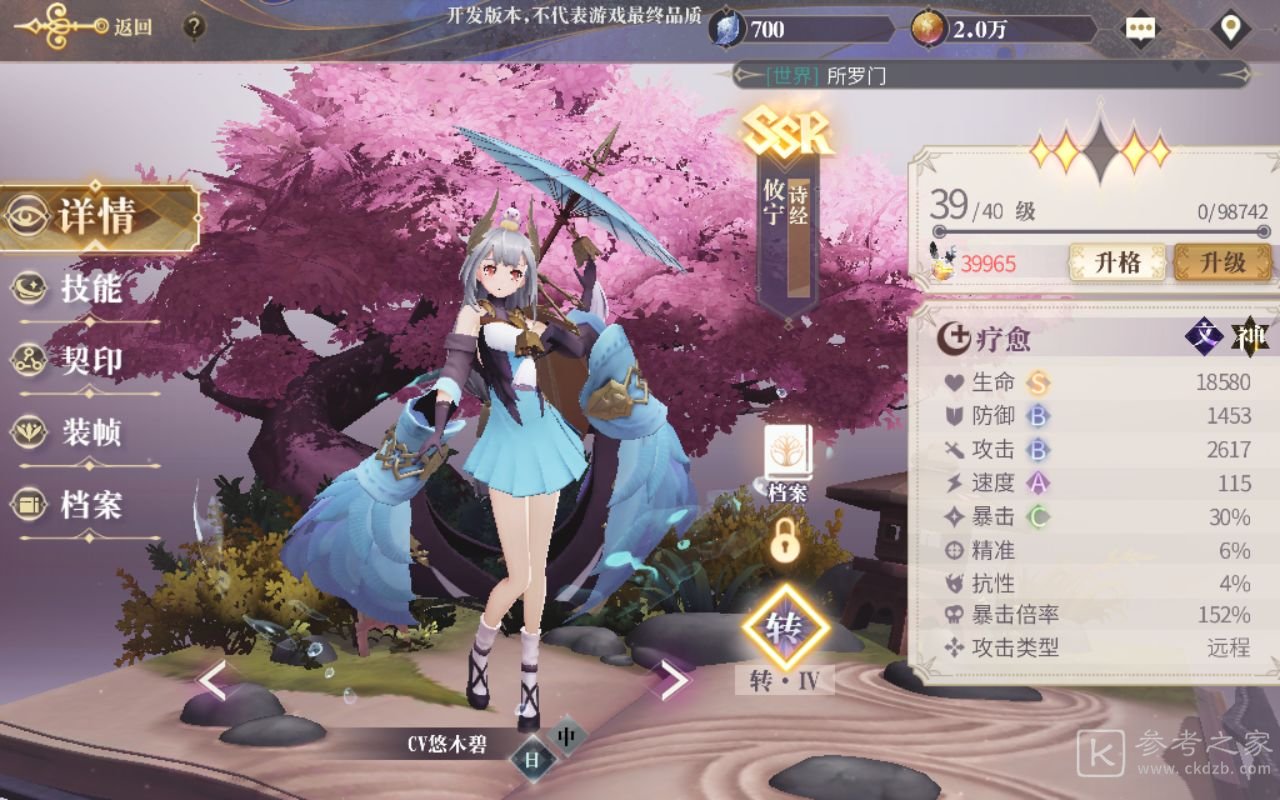Click the padlock lock icon
The height and width of the screenshot is (800, 1280).
tap(785, 541)
